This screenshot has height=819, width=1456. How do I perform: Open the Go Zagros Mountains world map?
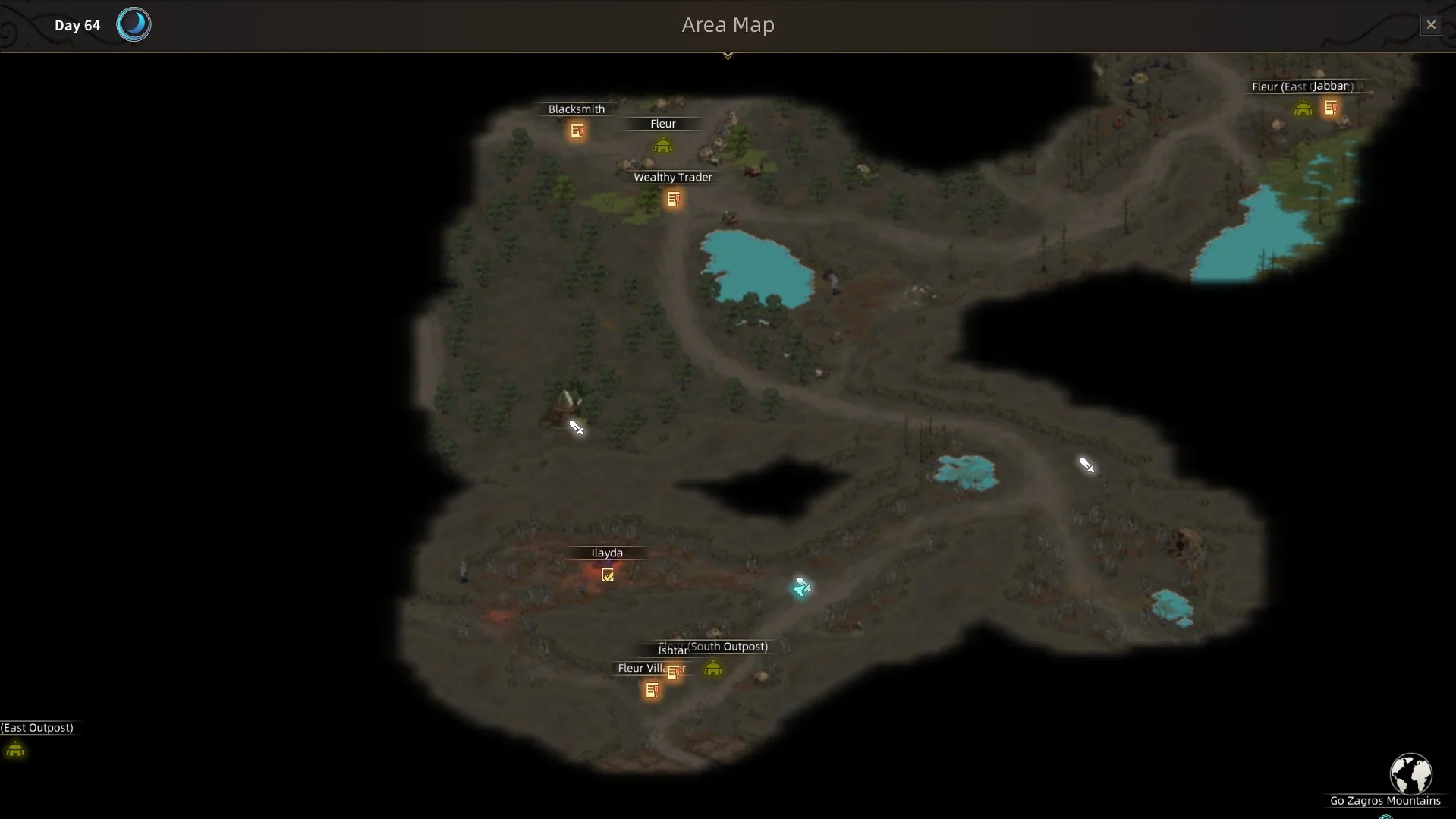1410,775
